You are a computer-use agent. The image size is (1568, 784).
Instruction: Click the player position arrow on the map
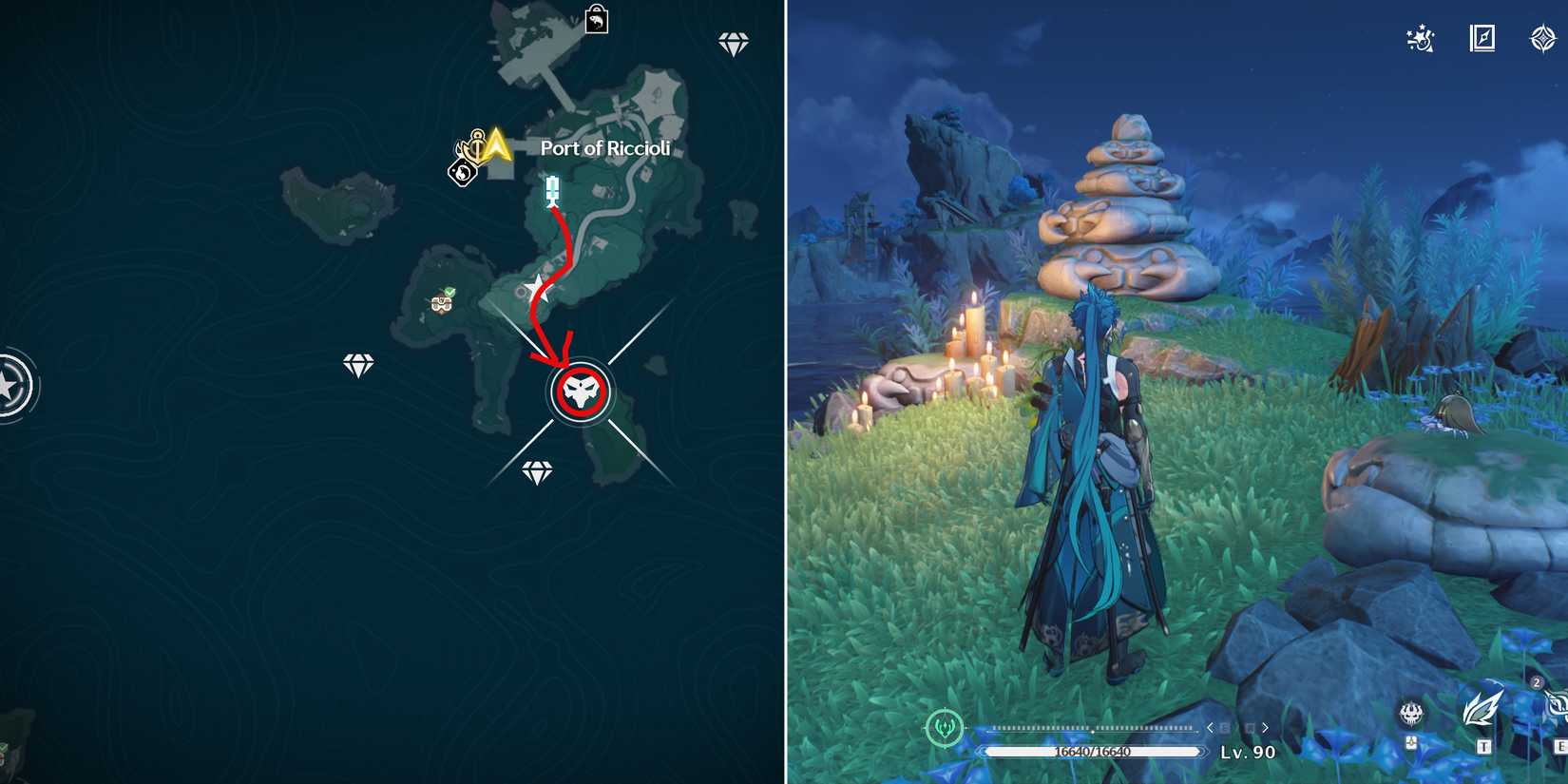[497, 143]
